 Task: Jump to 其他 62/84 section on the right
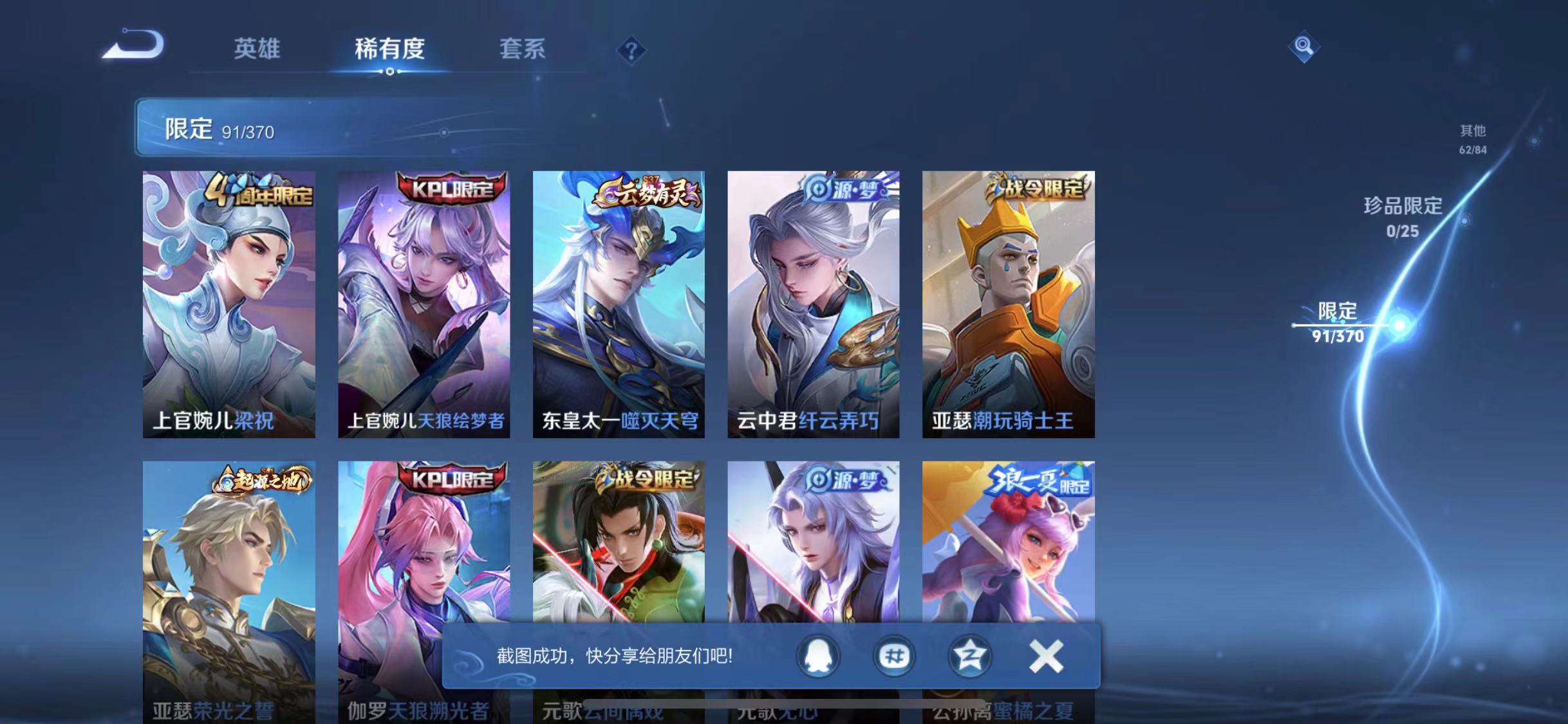pyautogui.click(x=1472, y=140)
